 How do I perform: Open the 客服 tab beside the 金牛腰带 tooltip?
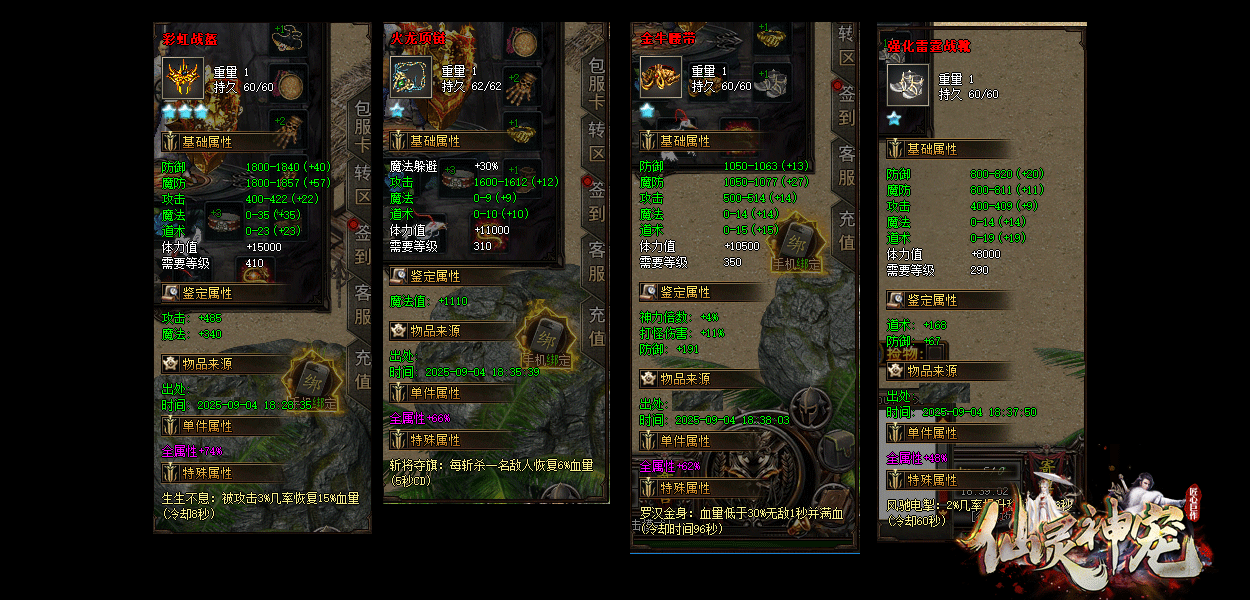pyautogui.click(x=846, y=165)
